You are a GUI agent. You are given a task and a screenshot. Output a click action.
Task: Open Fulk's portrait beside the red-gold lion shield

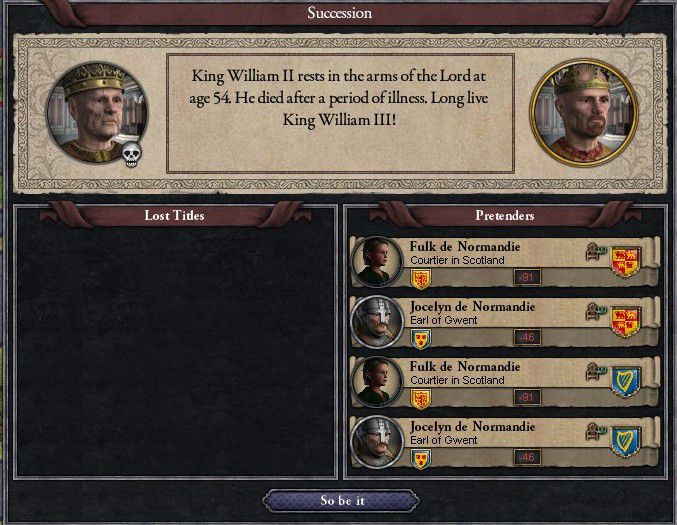pyautogui.click(x=377, y=262)
